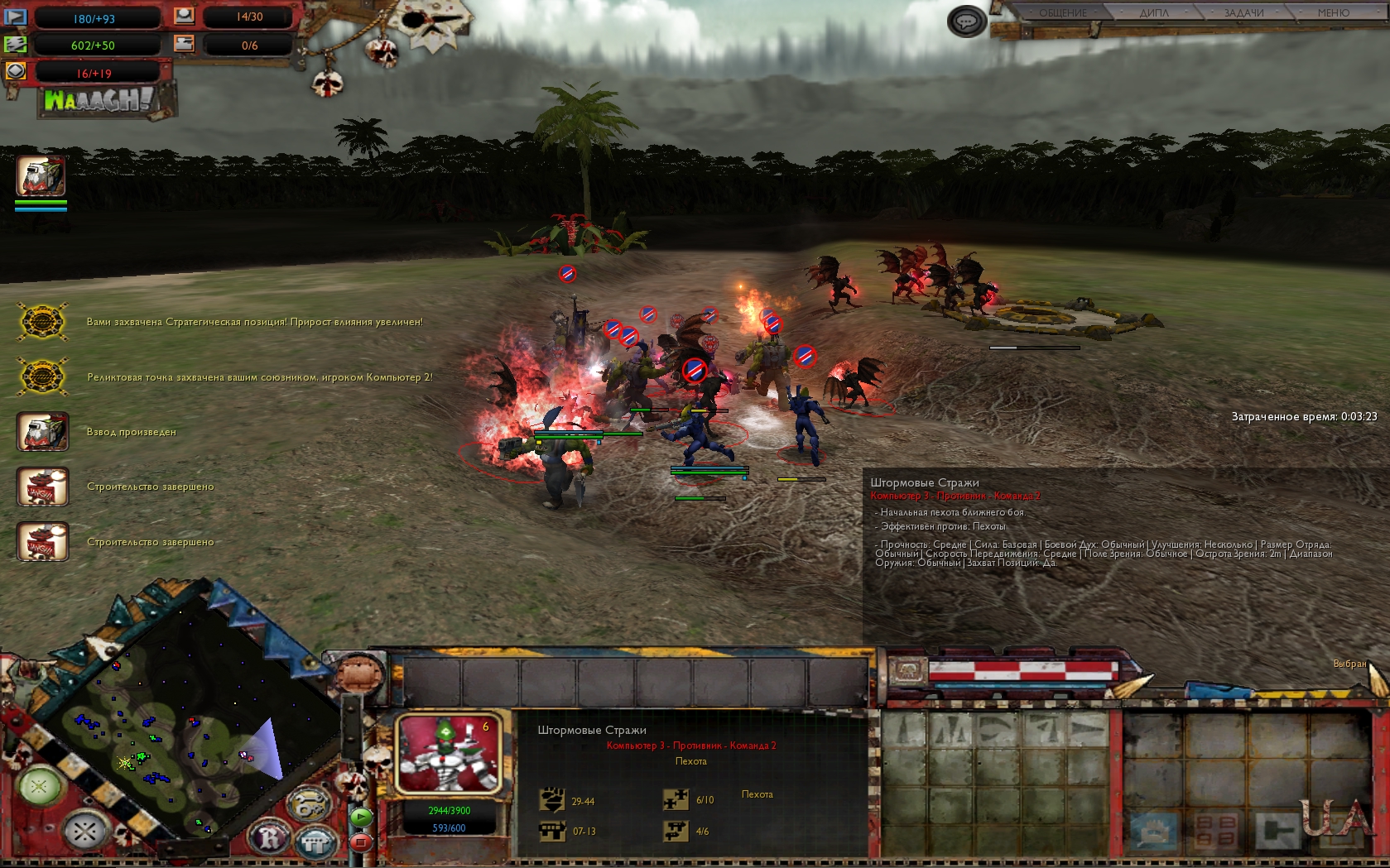Image resolution: width=1390 pixels, height=868 pixels.
Task: Click the grey crossed-lines button below minimap
Action: (84, 831)
